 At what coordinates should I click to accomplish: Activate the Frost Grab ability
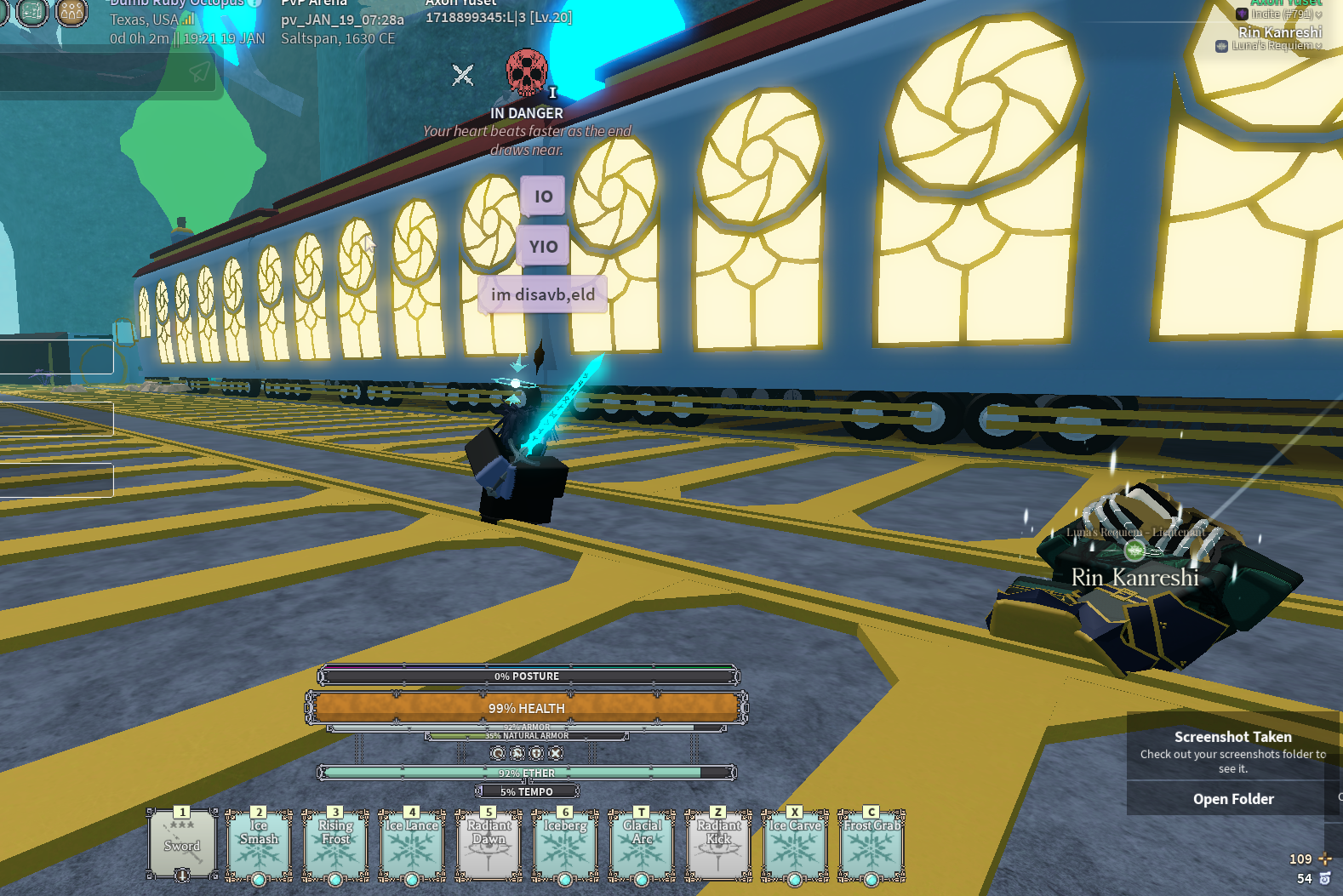[x=872, y=844]
